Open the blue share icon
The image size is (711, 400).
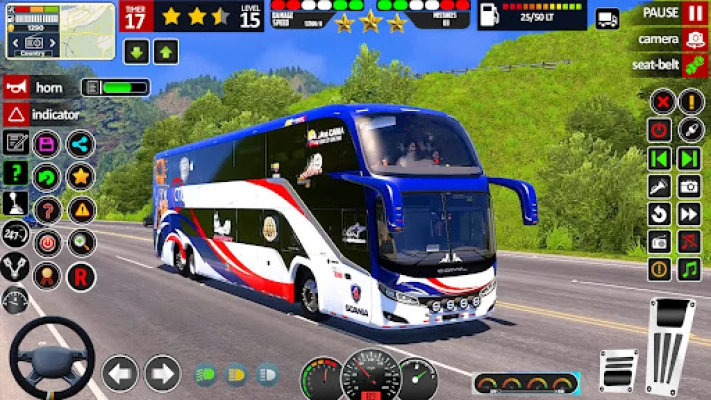coord(81,144)
